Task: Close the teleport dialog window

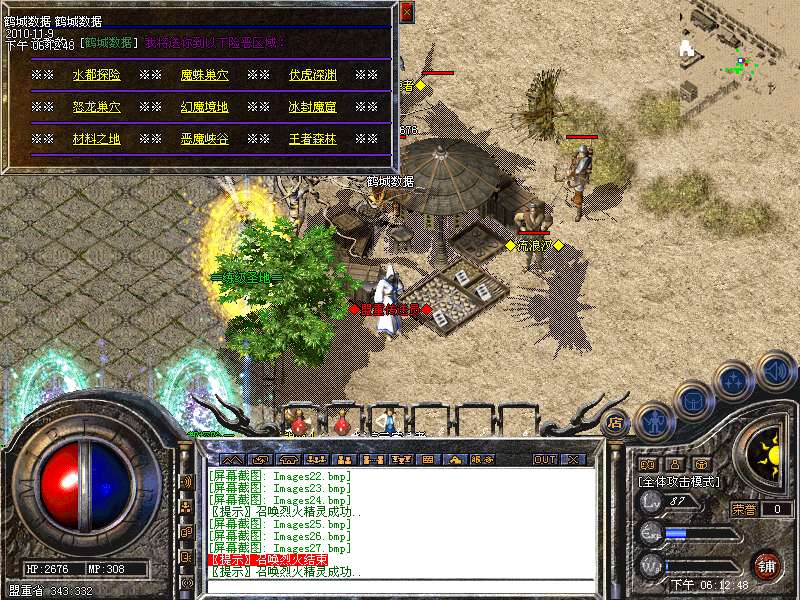Action: 406,13
